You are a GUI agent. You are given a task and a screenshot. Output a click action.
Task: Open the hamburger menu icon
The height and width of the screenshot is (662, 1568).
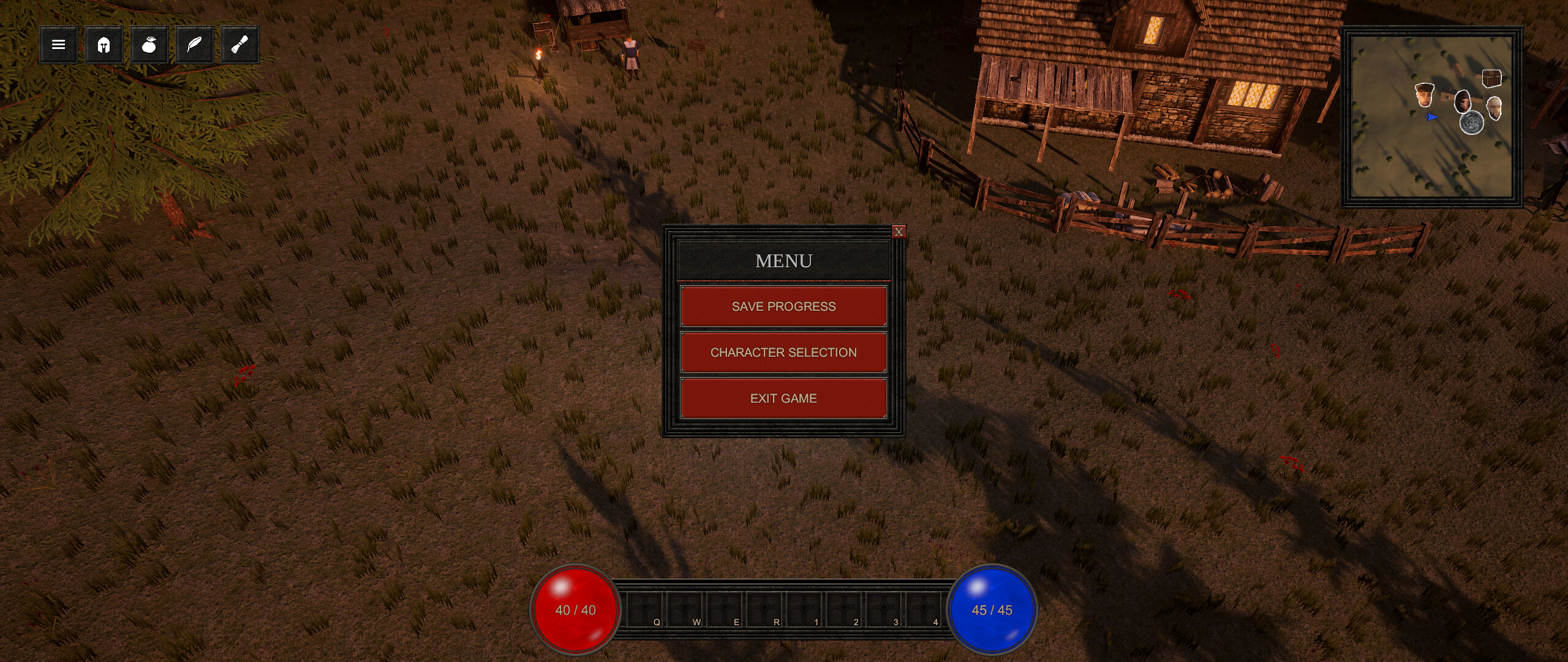(59, 44)
